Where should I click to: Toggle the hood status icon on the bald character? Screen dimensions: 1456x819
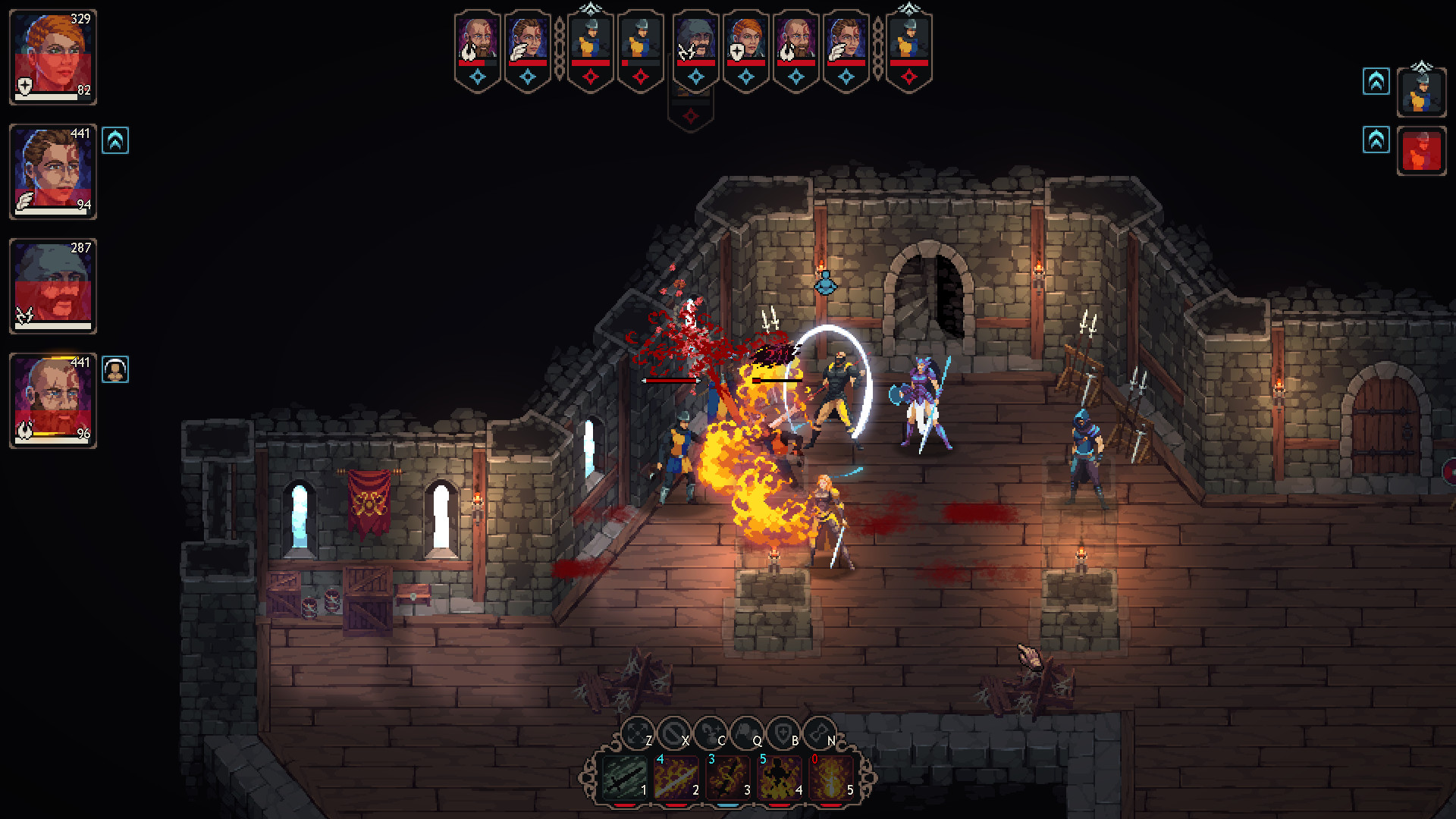tap(116, 370)
